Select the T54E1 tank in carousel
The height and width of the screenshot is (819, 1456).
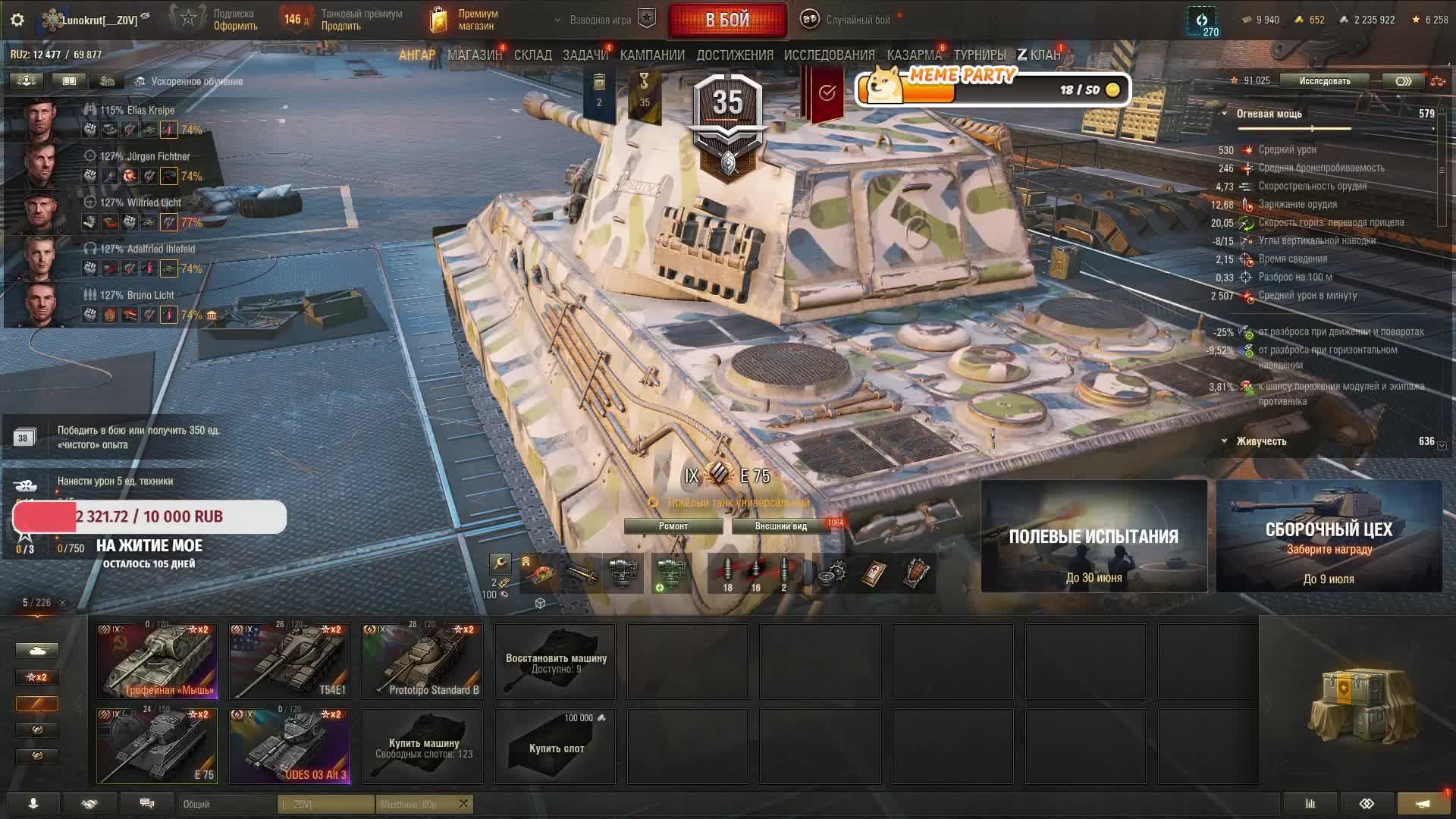[x=290, y=661]
